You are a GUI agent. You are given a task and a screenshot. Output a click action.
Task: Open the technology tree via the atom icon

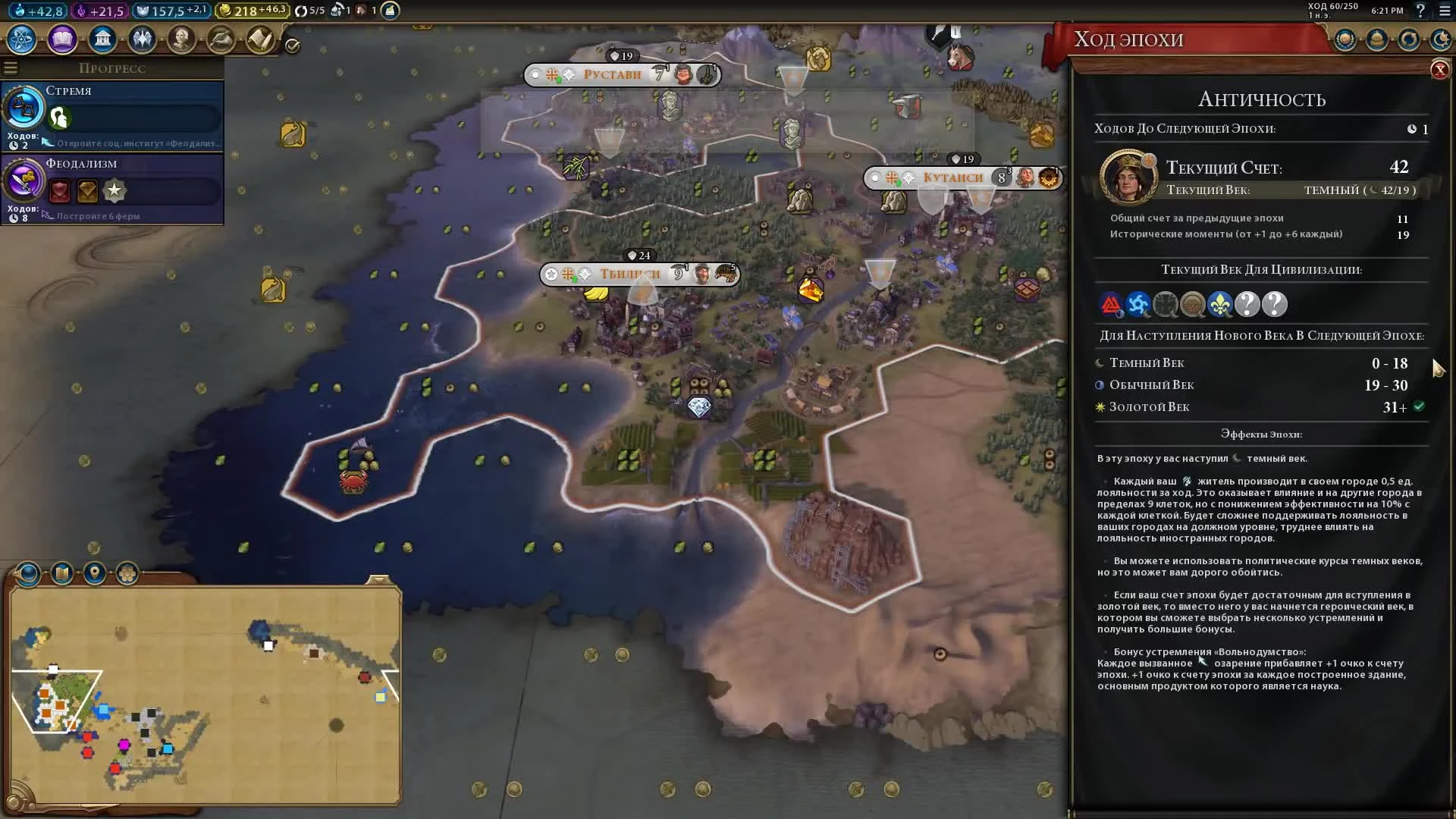tap(20, 39)
